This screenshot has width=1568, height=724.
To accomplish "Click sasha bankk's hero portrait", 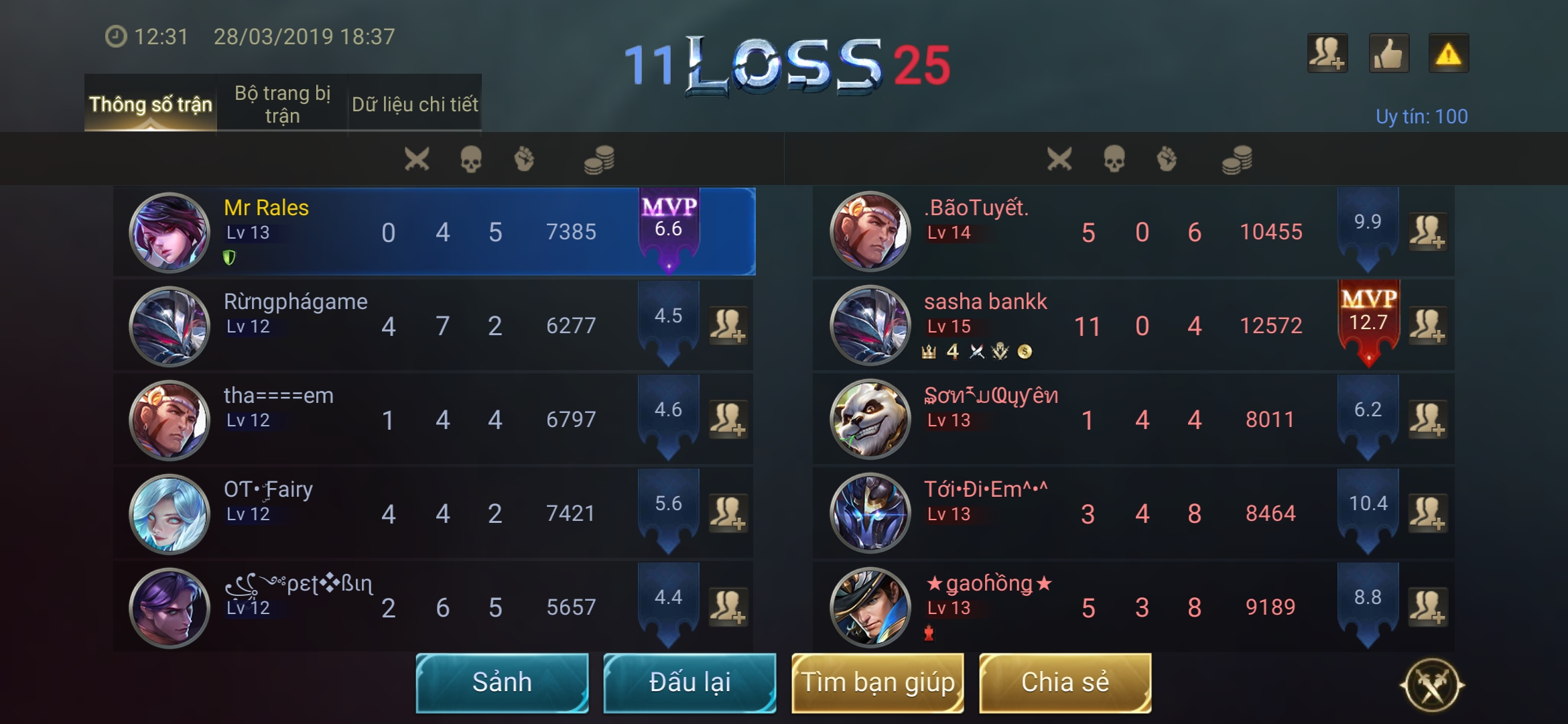I will click(870, 326).
